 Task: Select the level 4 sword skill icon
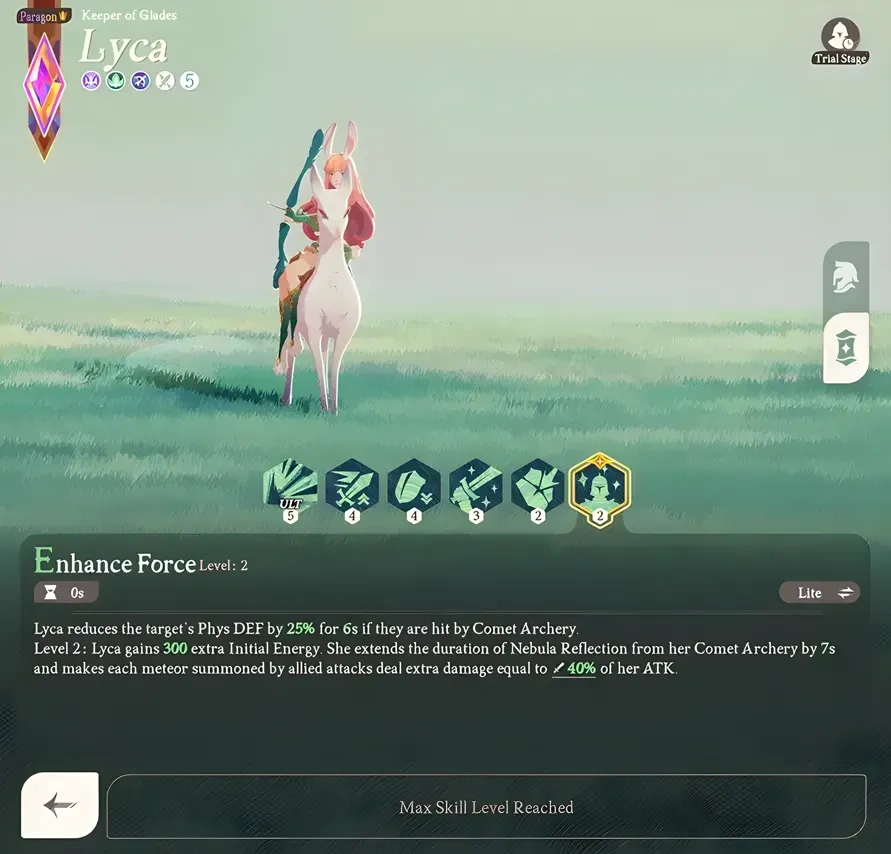coord(352,487)
